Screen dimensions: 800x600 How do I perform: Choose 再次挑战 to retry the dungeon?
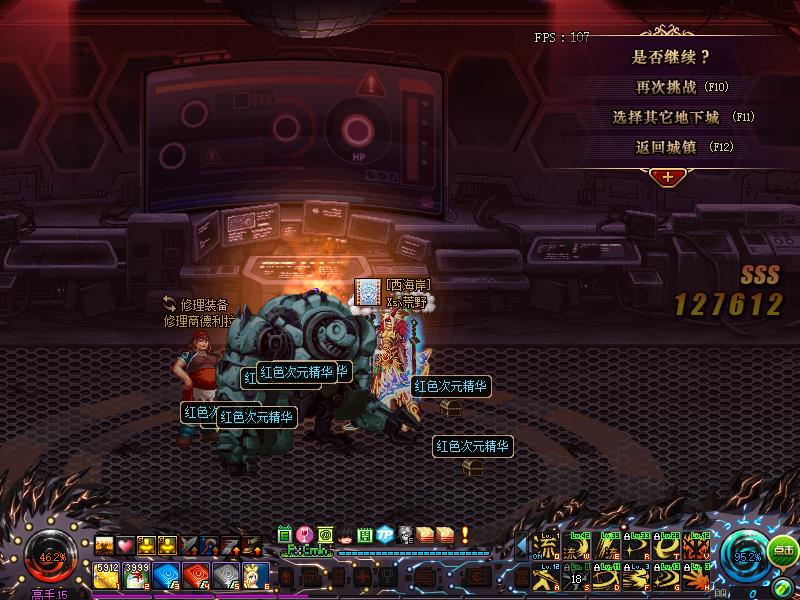[x=671, y=87]
